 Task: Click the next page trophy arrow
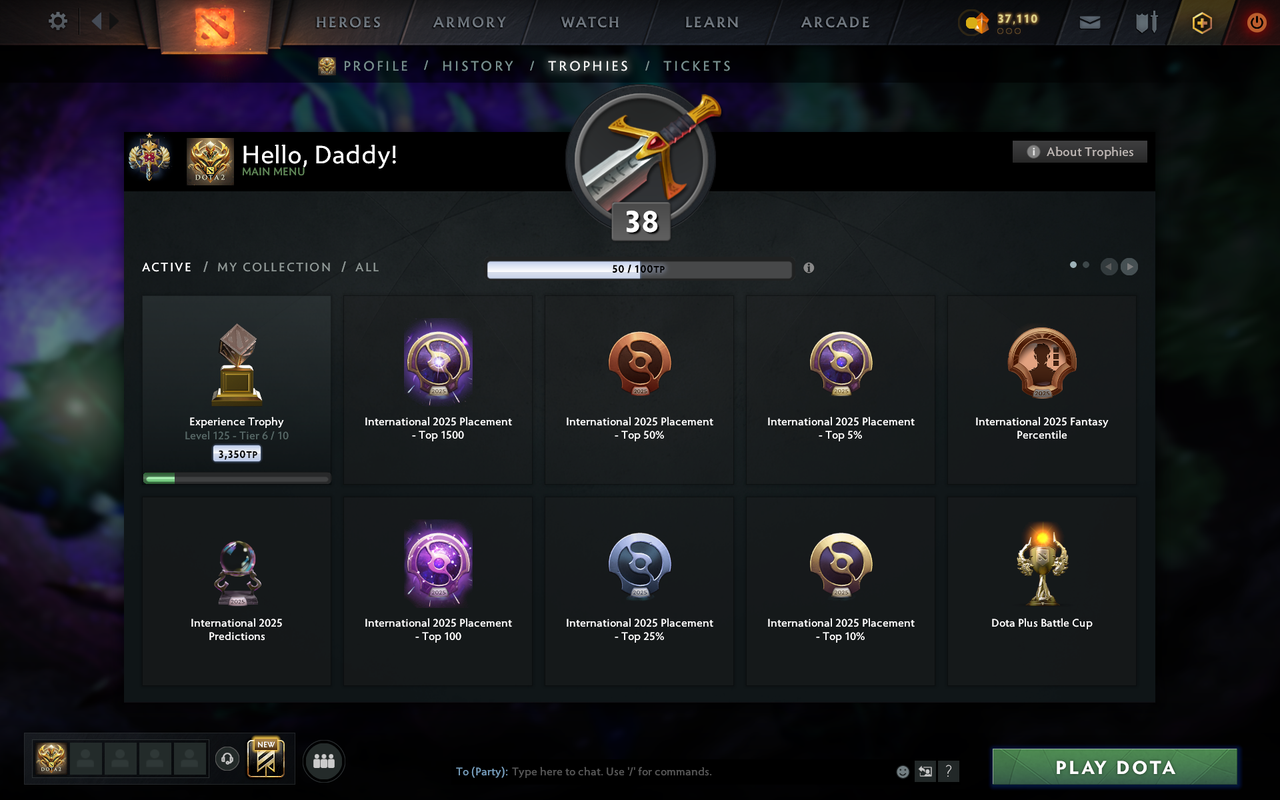1129,266
